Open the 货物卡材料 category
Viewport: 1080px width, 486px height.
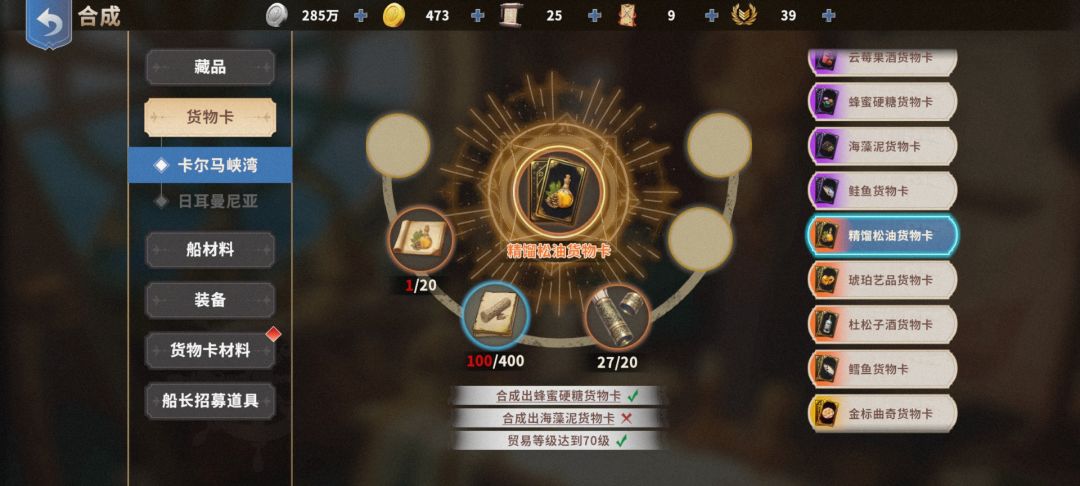[x=210, y=350]
